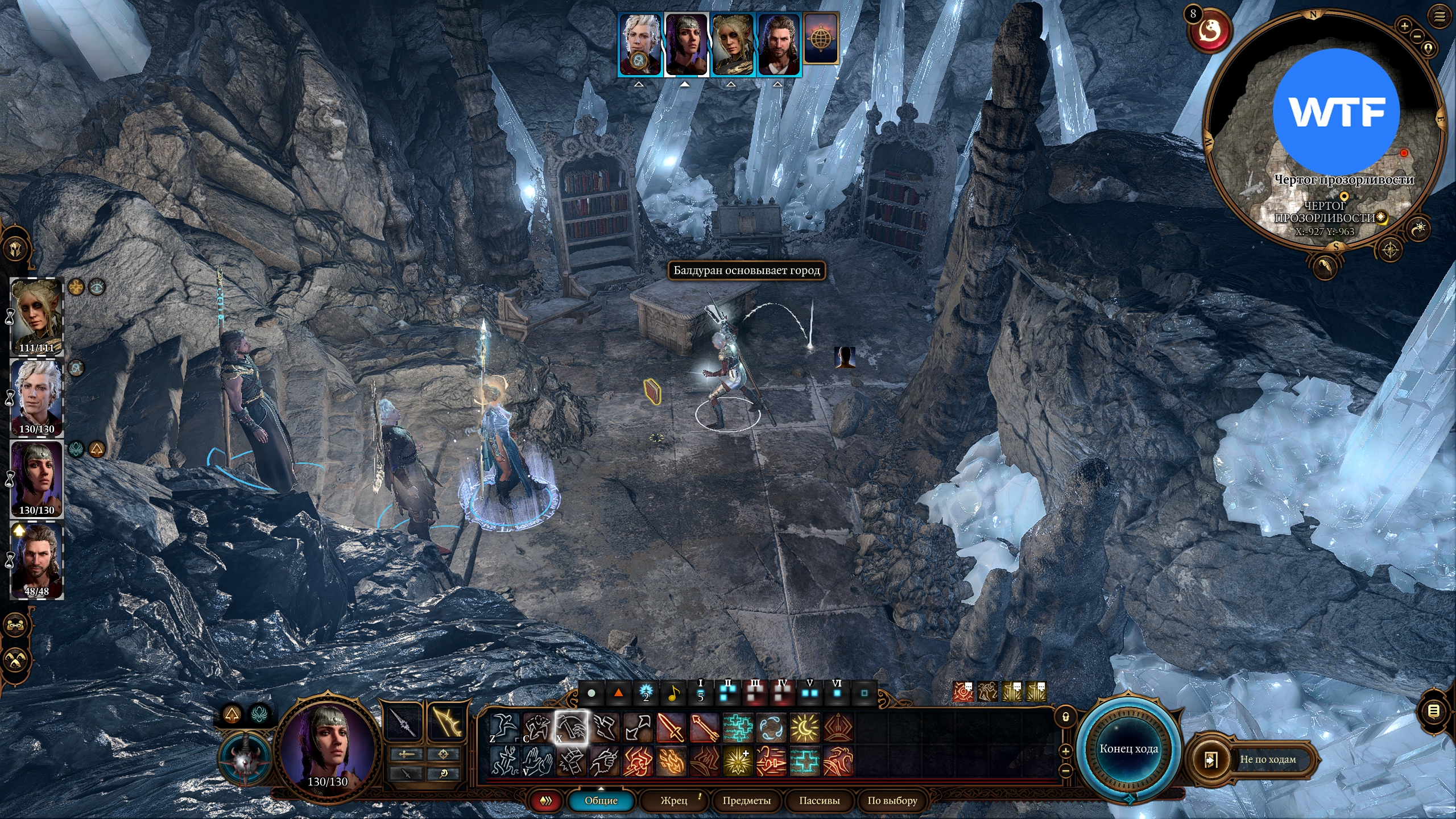1456x819 pixels.
Task: Zoom out the minimap with the minus button
Action: point(1417,36)
